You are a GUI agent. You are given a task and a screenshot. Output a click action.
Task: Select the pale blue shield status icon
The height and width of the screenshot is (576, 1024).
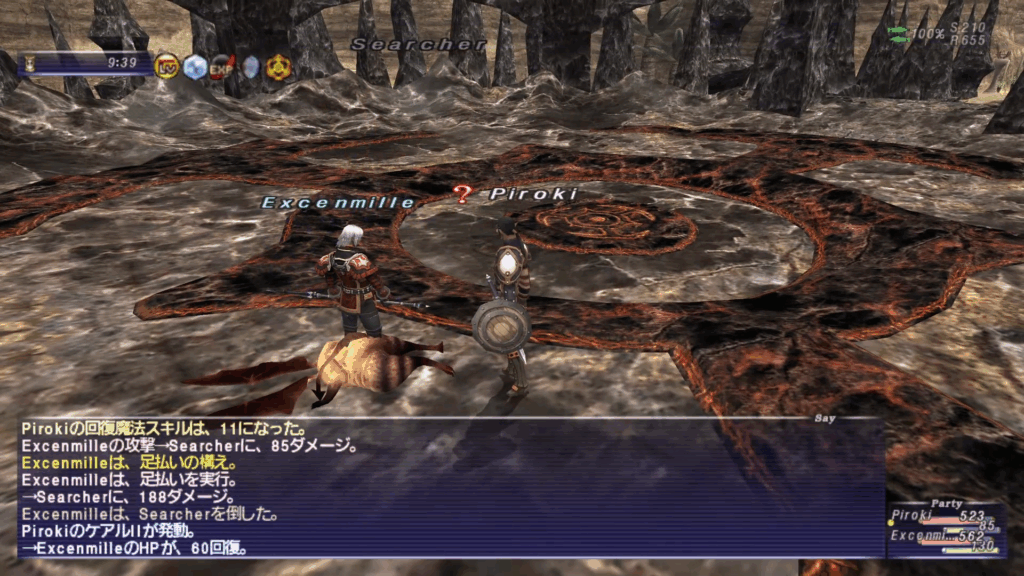(250, 66)
